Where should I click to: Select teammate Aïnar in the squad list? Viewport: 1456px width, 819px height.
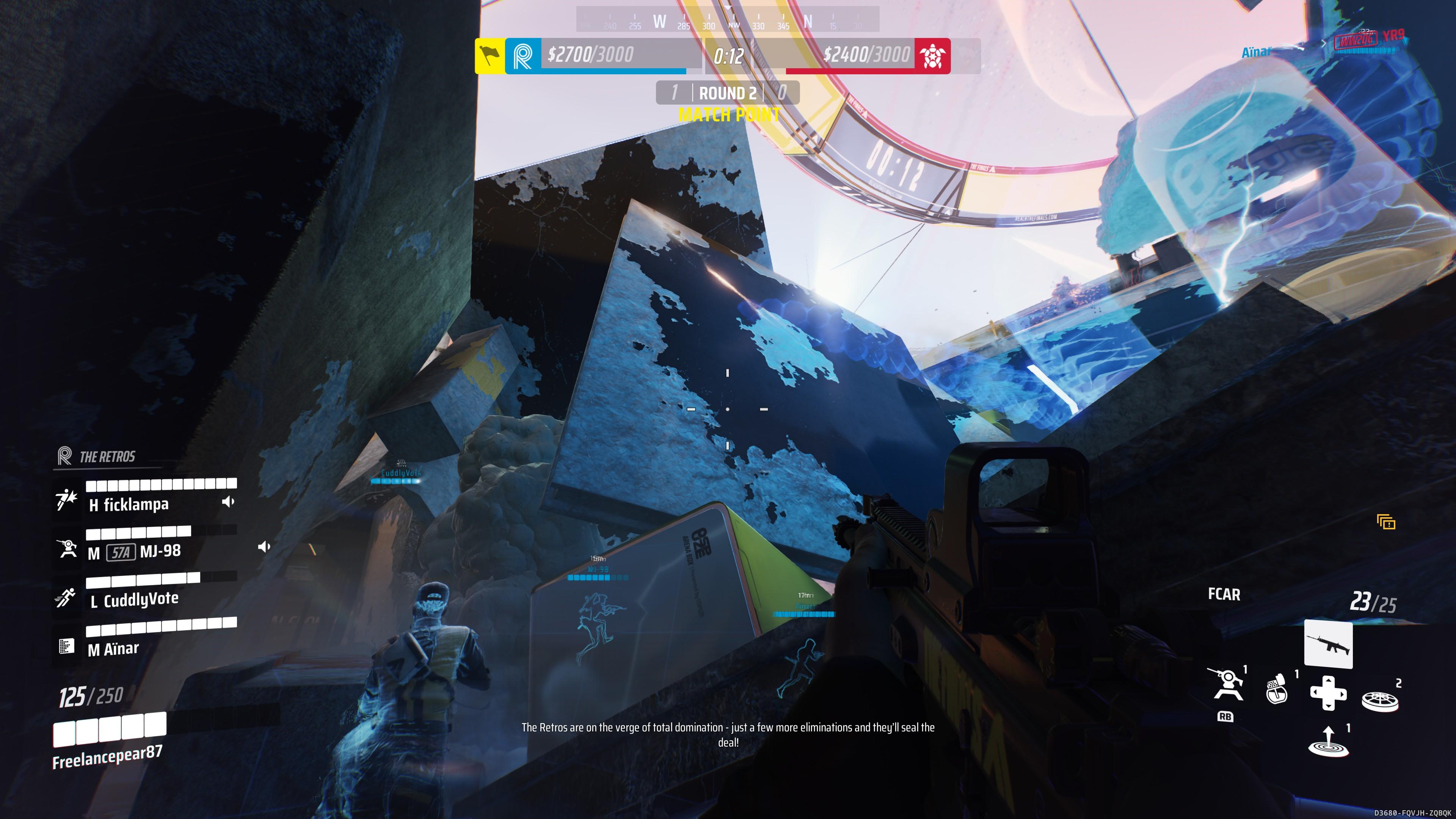pyautogui.click(x=121, y=649)
